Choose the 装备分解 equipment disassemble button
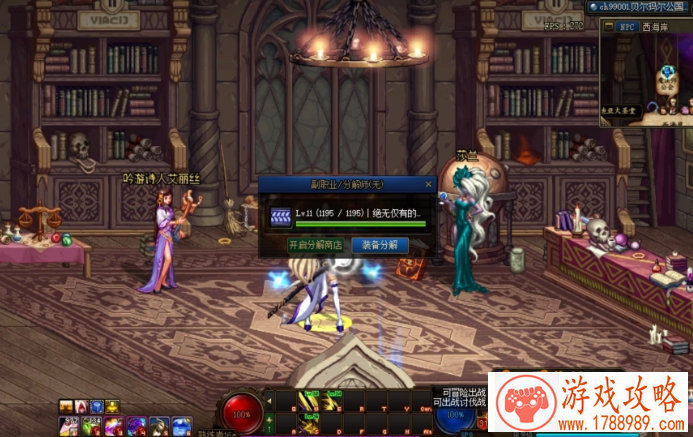The width and height of the screenshot is (693, 437). [379, 245]
